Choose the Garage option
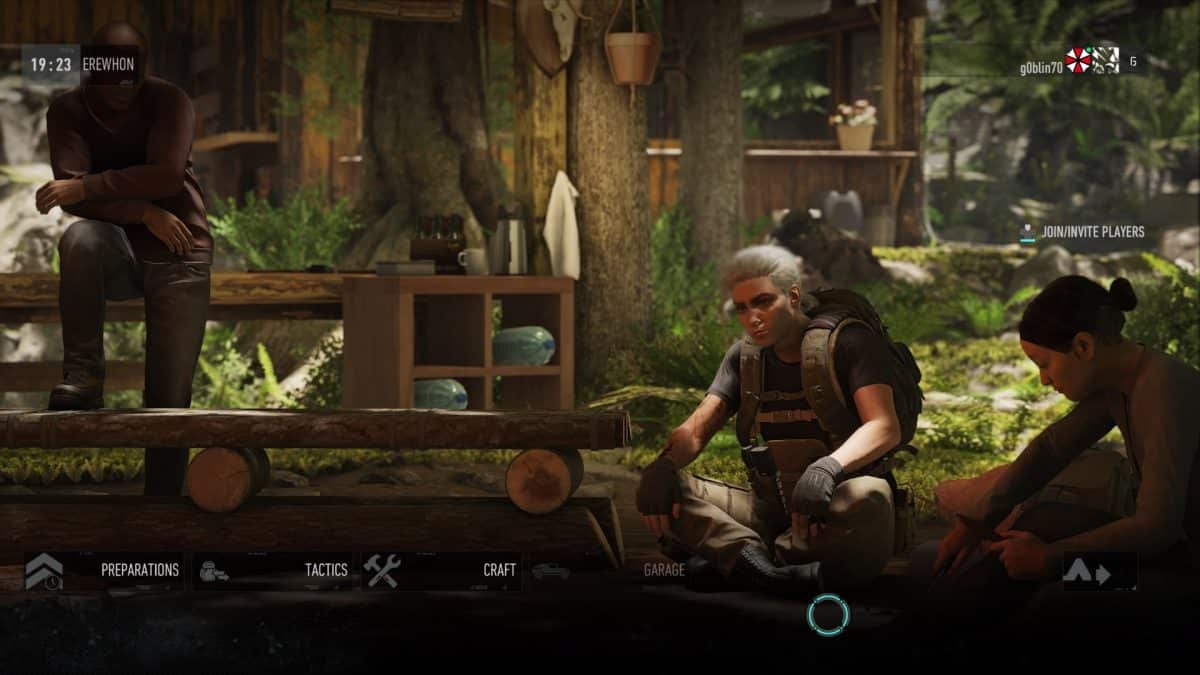1200x675 pixels. pyautogui.click(x=610, y=570)
